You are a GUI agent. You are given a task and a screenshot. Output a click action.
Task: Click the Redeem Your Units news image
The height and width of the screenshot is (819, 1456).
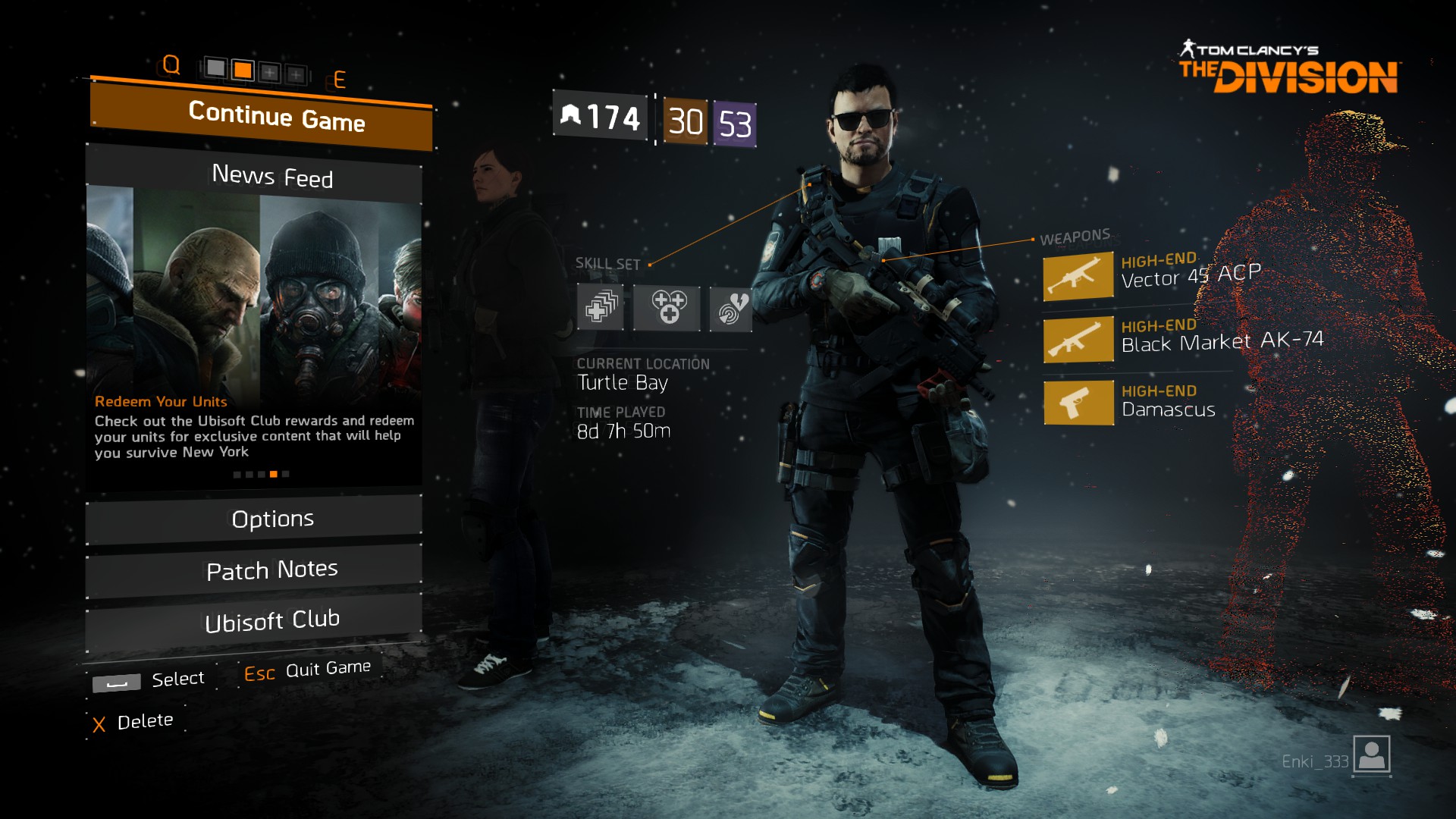coord(254,288)
